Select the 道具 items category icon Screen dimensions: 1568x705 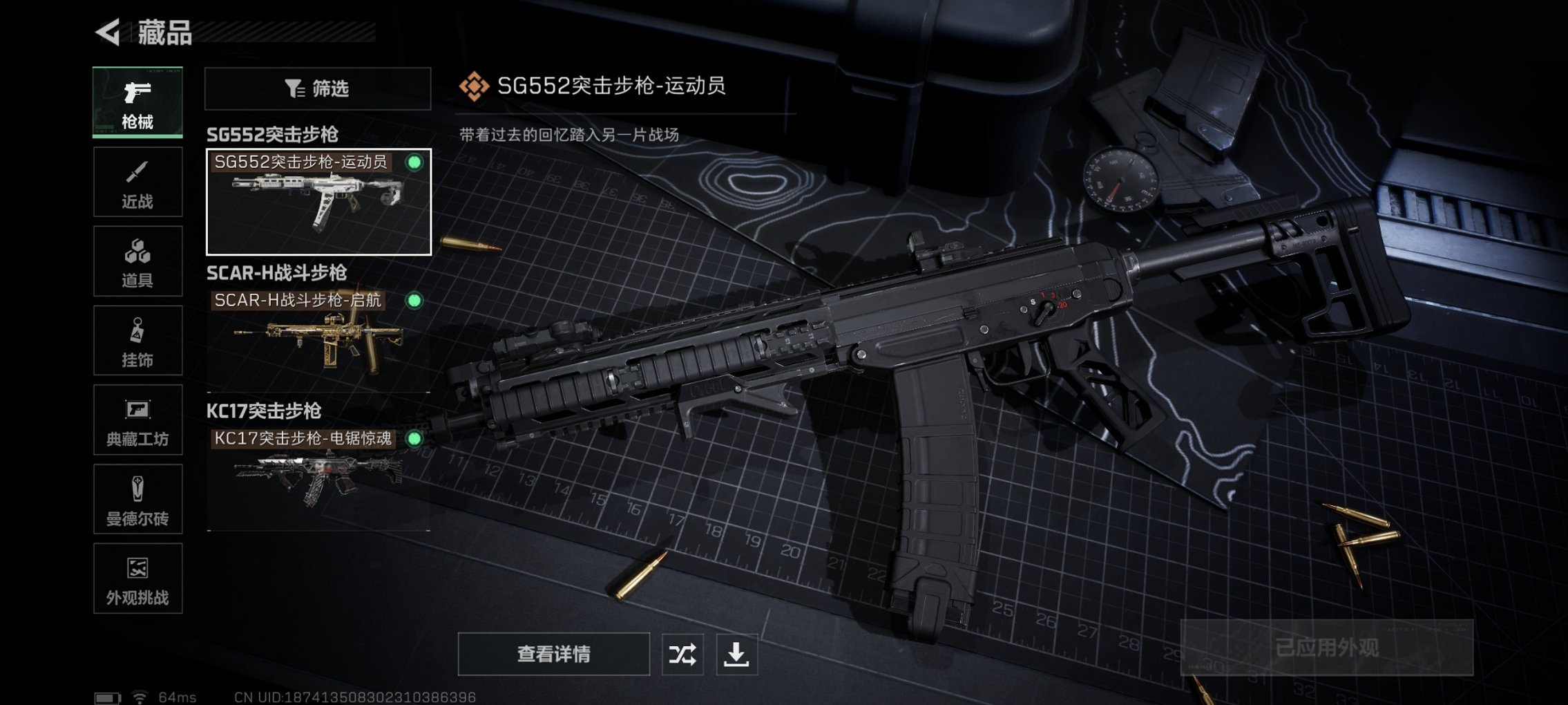pyautogui.click(x=137, y=261)
